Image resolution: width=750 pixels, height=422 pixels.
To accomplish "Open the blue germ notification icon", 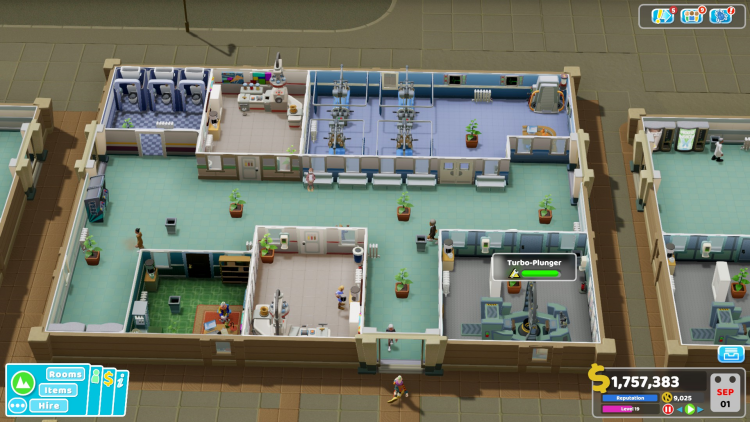I will click(x=720, y=16).
